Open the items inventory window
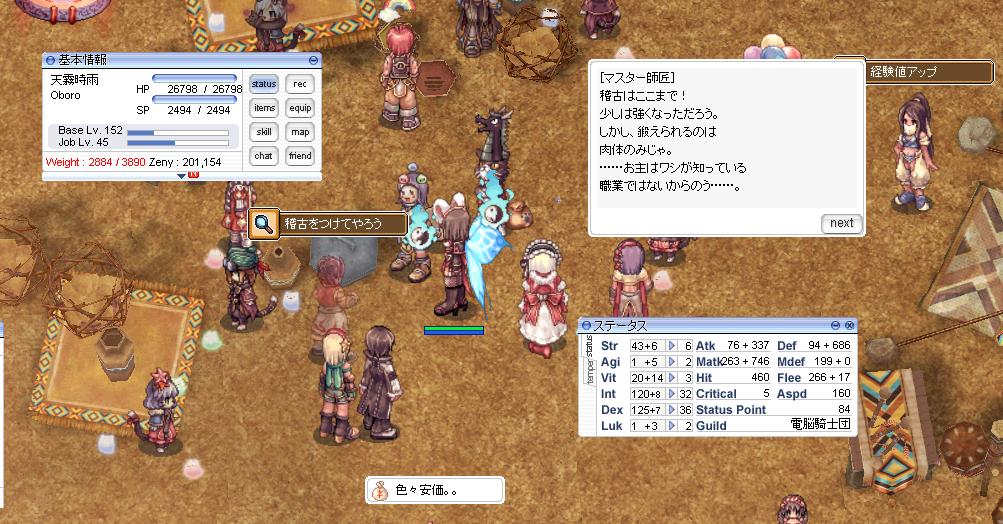1003x524 pixels. [264, 108]
